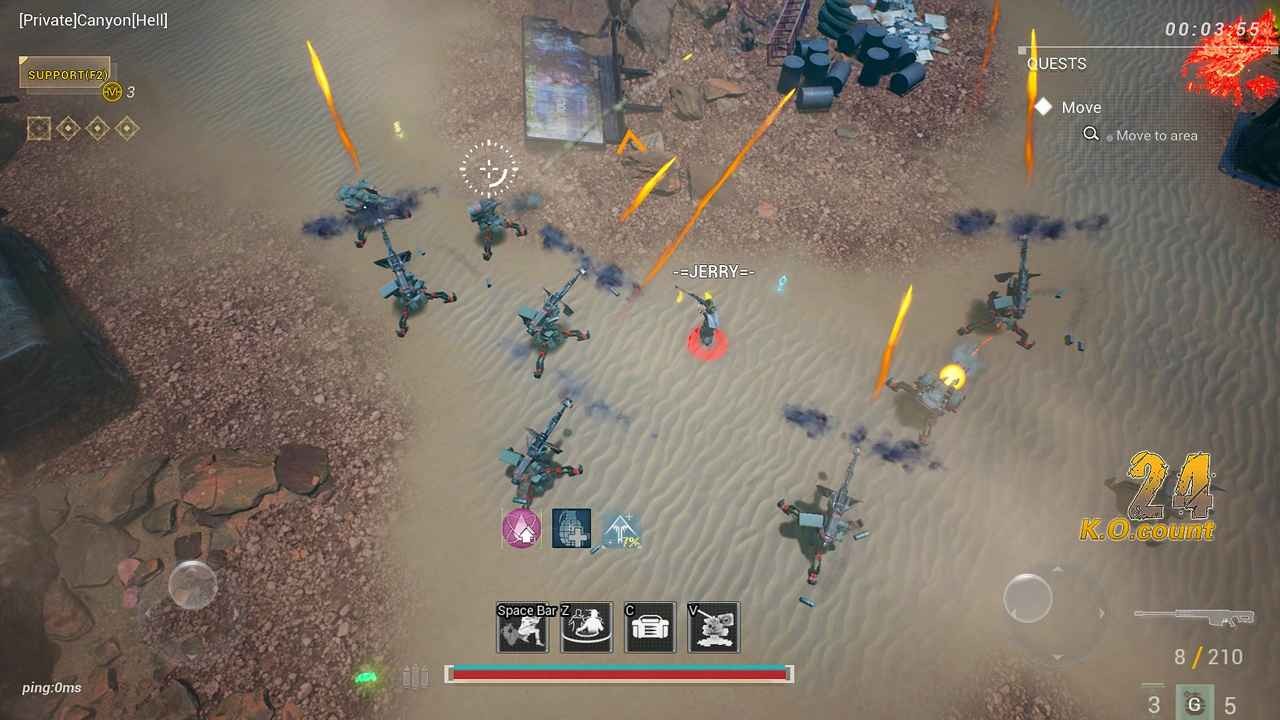Viewport: 1280px width, 720px height.
Task: Click the health bar at the bottom
Action: [x=620, y=674]
